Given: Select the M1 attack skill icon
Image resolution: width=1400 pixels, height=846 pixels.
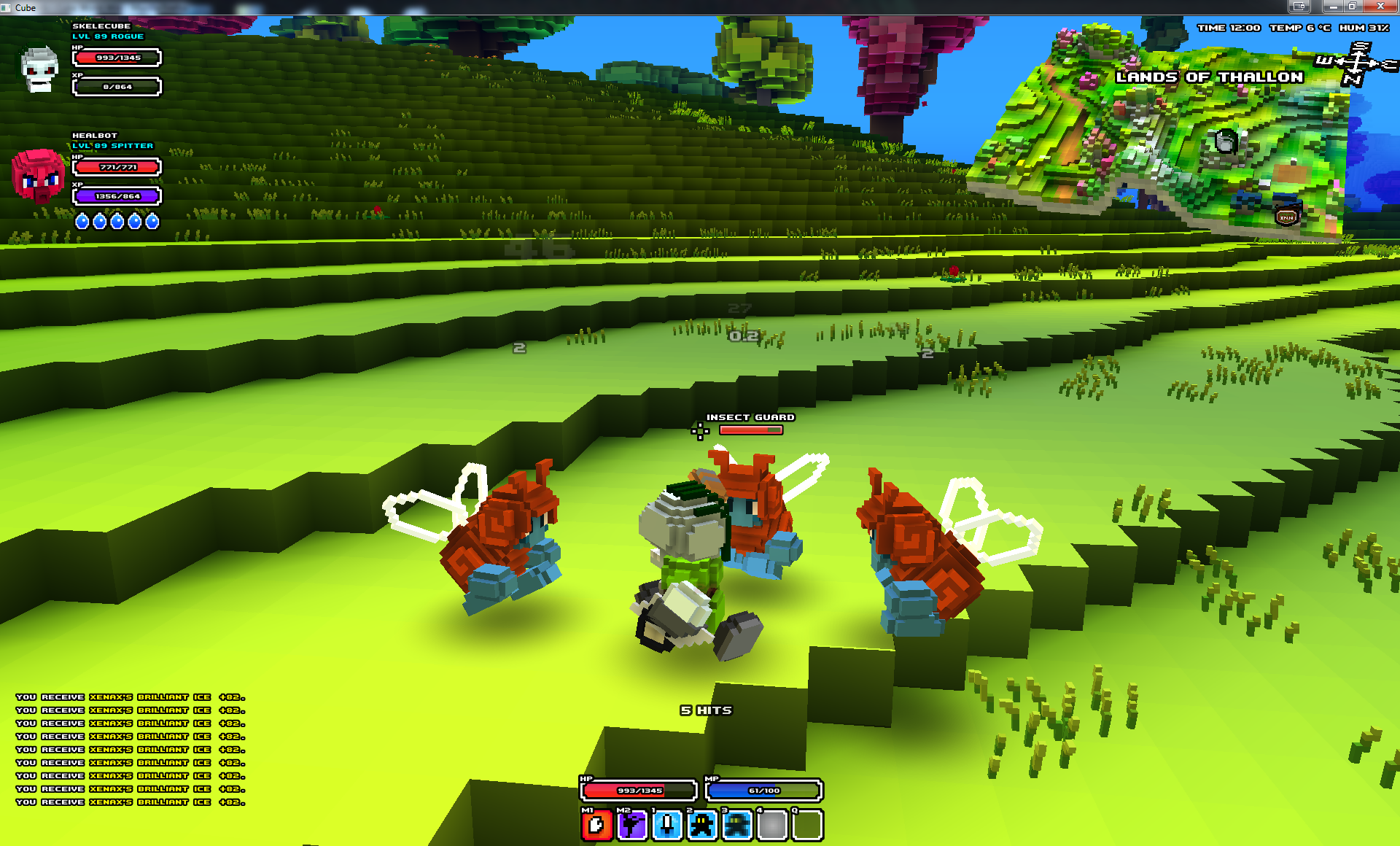Looking at the screenshot, I should coord(596,825).
